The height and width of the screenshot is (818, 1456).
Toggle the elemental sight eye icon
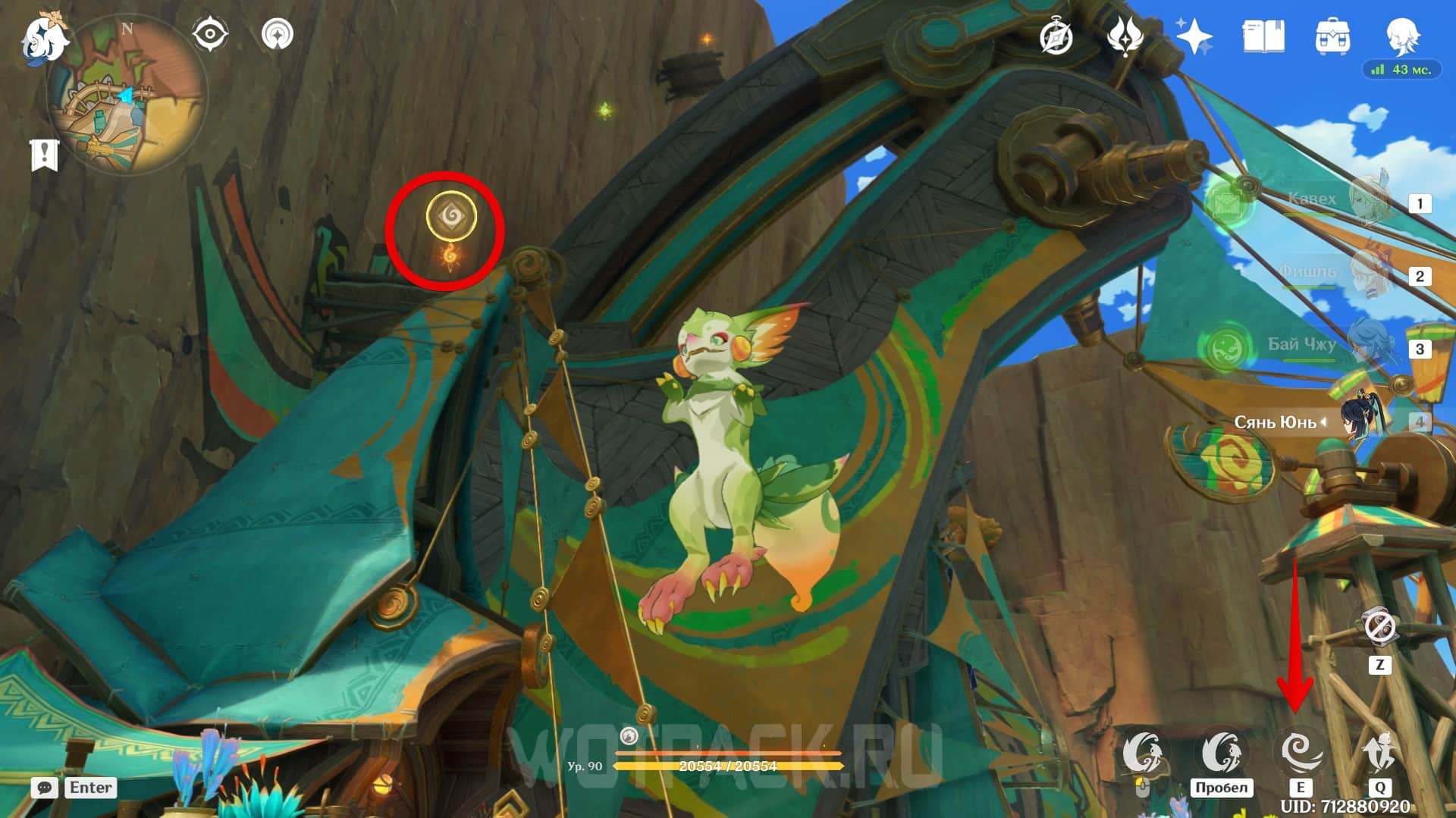point(210,35)
